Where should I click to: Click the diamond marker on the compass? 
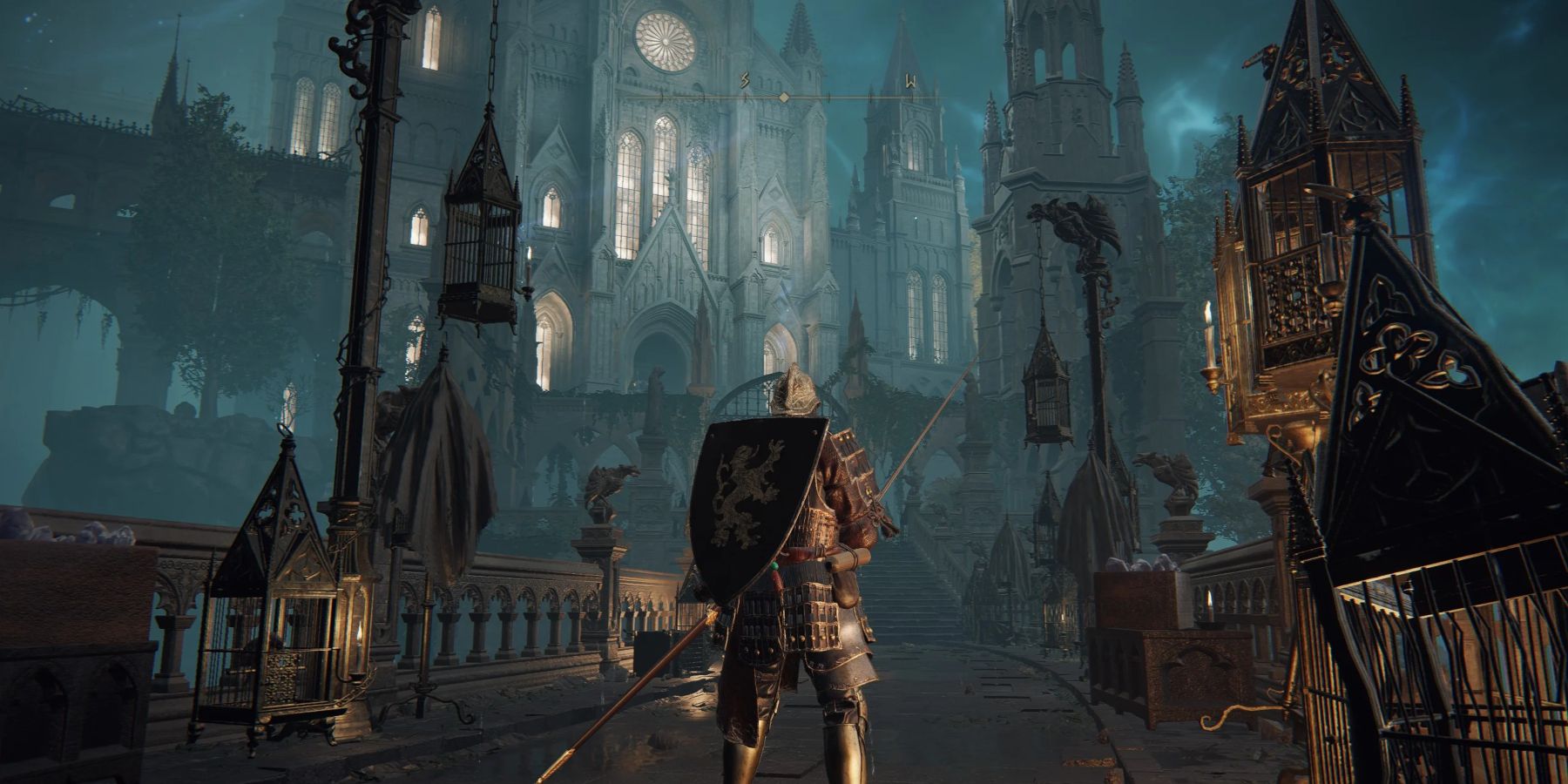tap(784, 98)
